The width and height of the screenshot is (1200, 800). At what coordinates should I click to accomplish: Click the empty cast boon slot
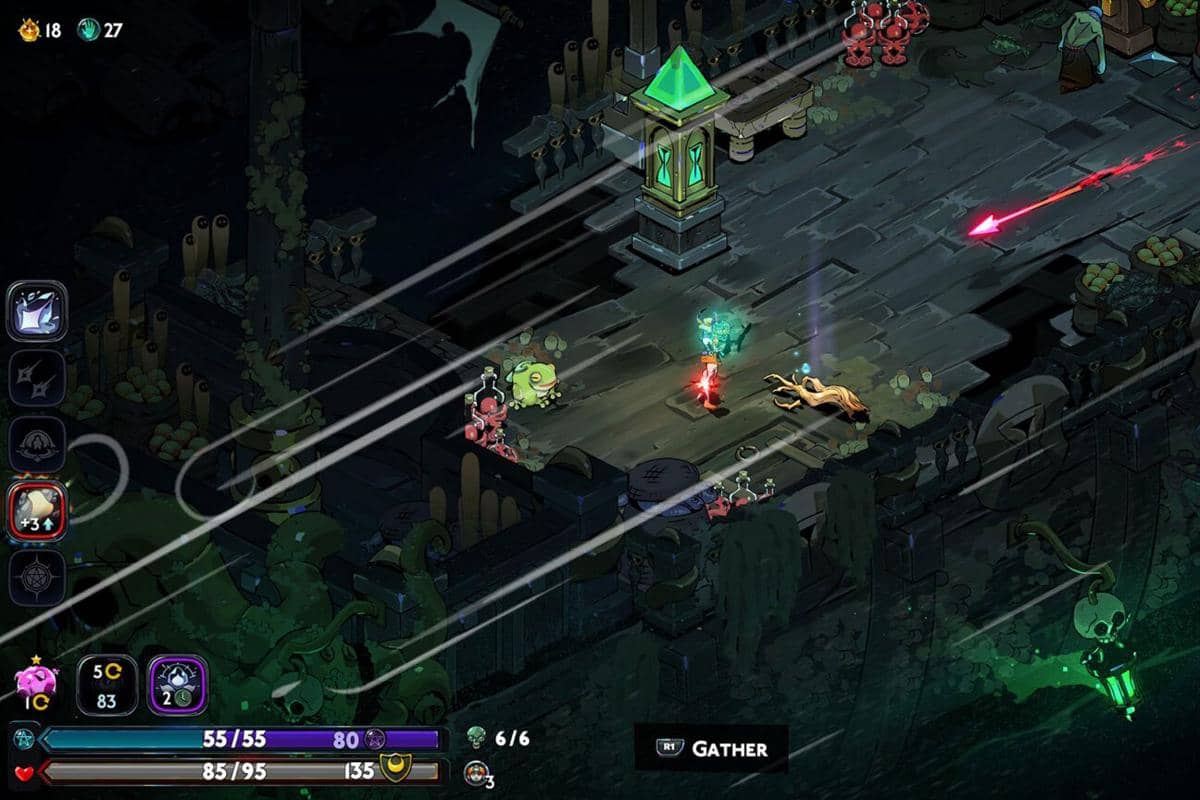pyautogui.click(x=37, y=444)
